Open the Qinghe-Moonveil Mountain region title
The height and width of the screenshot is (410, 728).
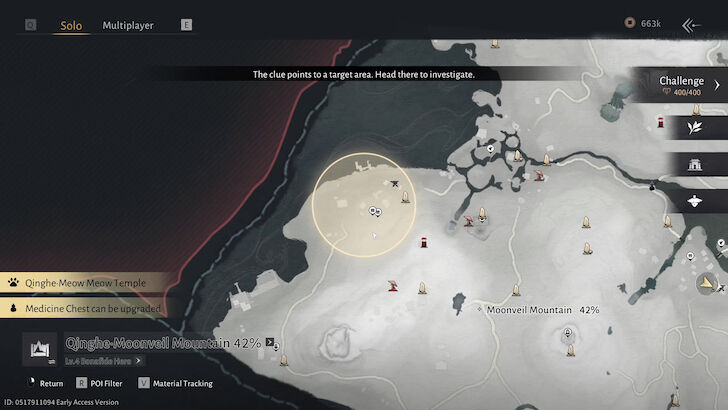(163, 343)
